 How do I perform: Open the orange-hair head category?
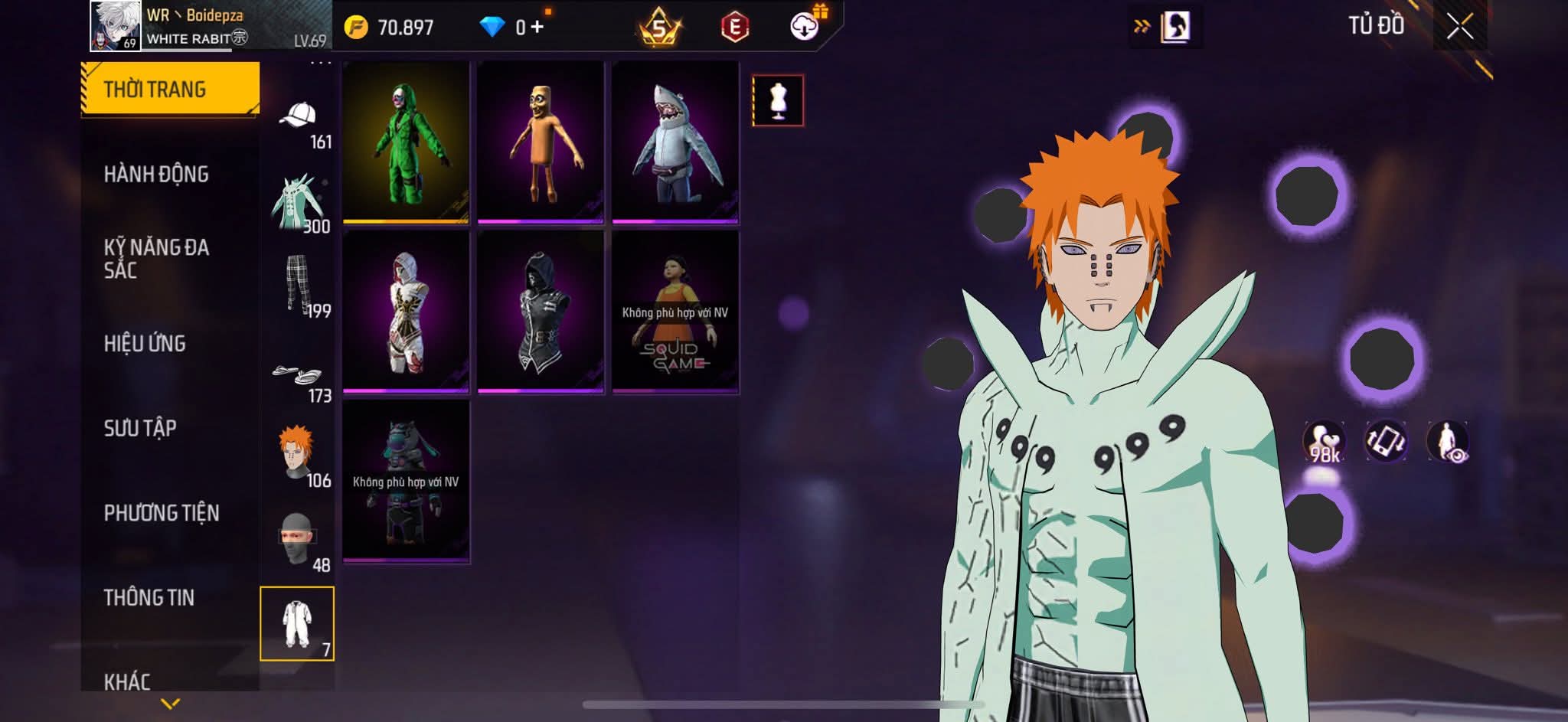298,455
